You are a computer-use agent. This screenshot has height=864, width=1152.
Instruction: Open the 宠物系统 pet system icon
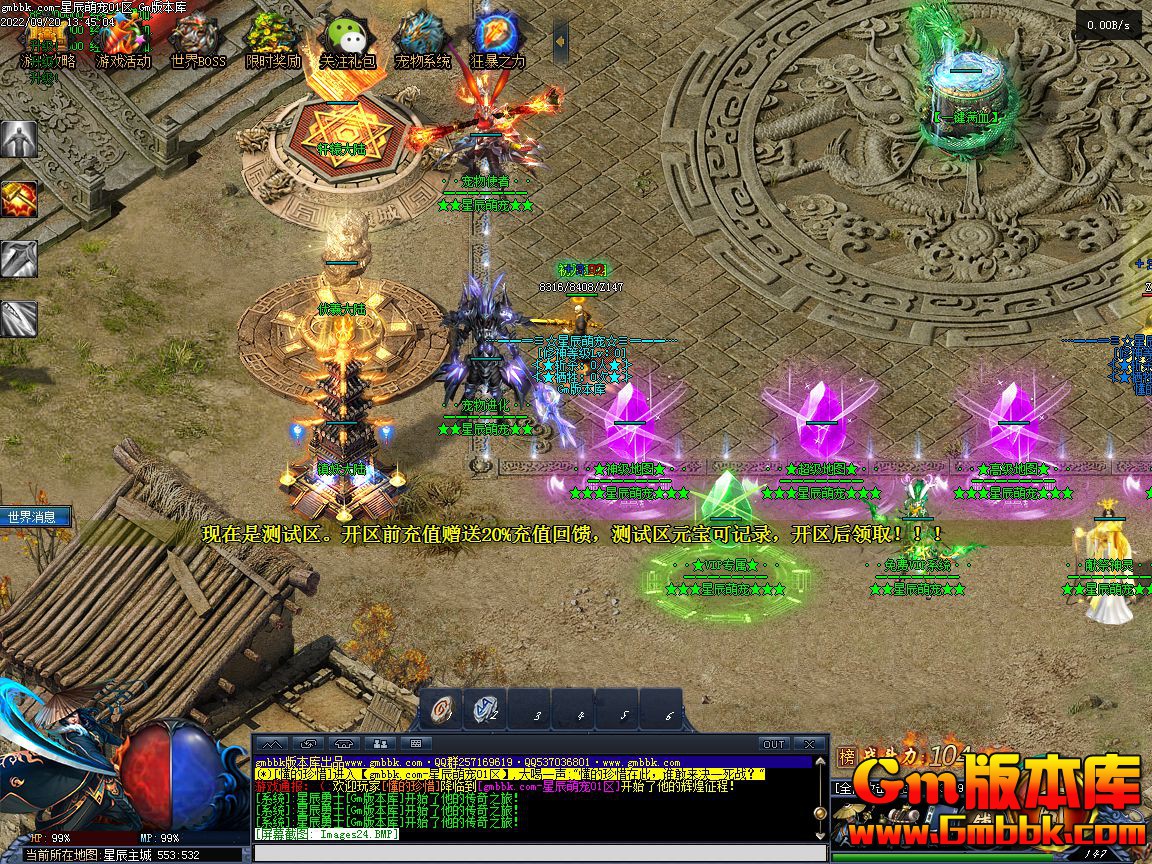(422, 38)
